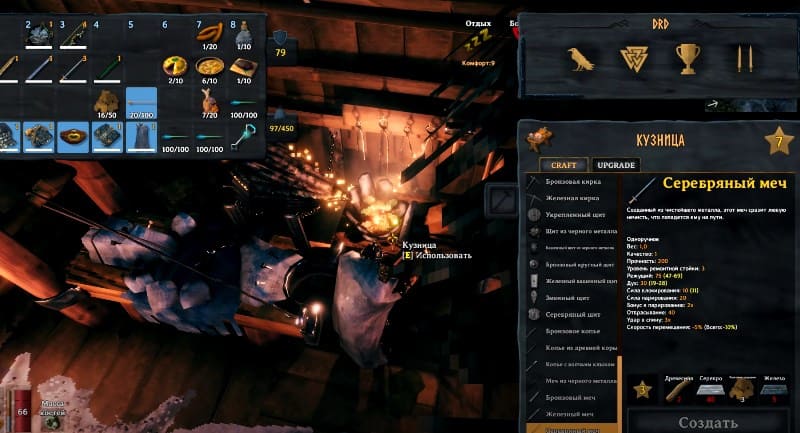Choose Укрепленный щит from the recipe list
Image resolution: width=800 pixels, height=433 pixels.
click(575, 215)
